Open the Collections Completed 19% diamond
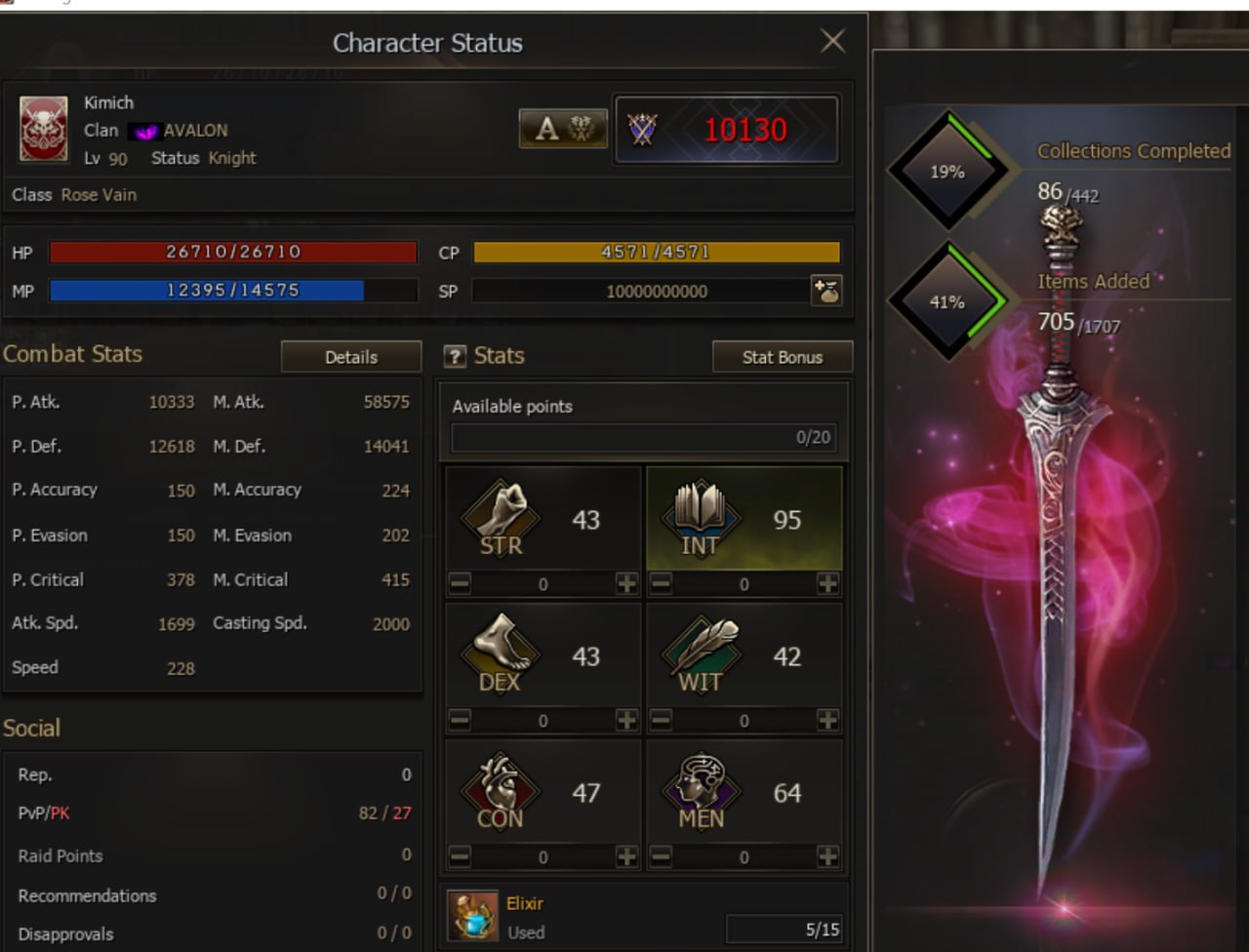This screenshot has height=952, width=1249. [947, 172]
